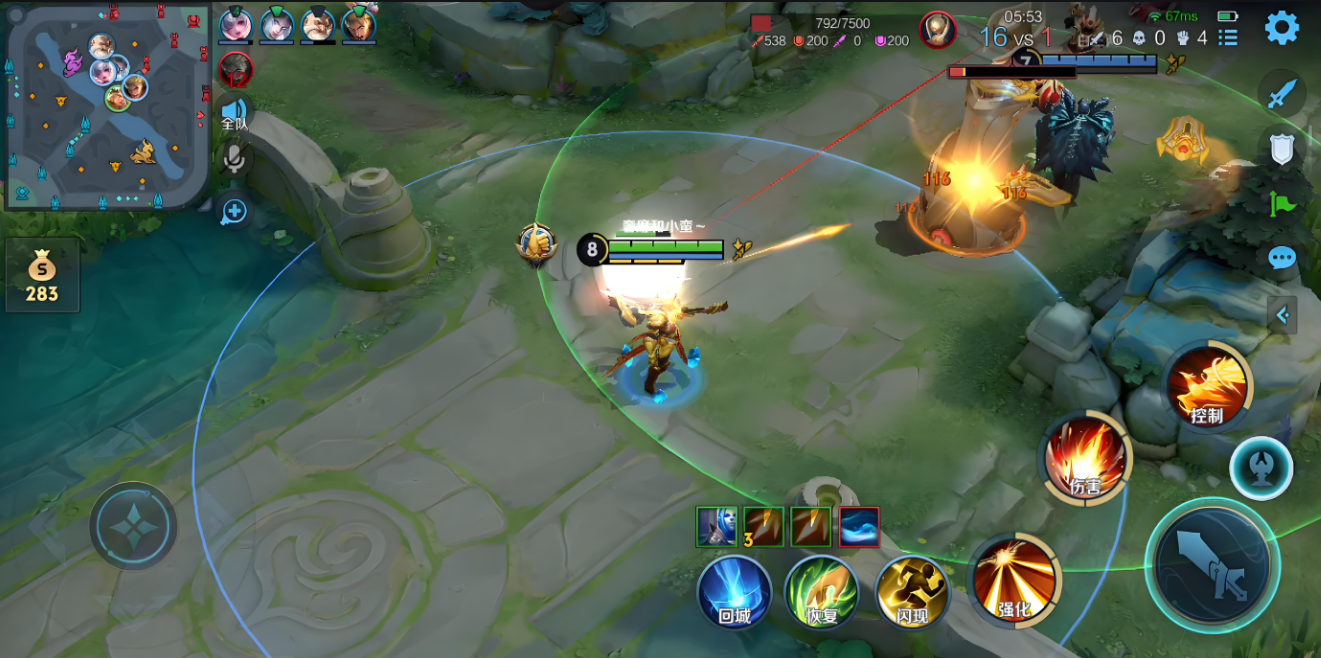Click the movement joystick
The height and width of the screenshot is (658, 1321).
(133, 526)
